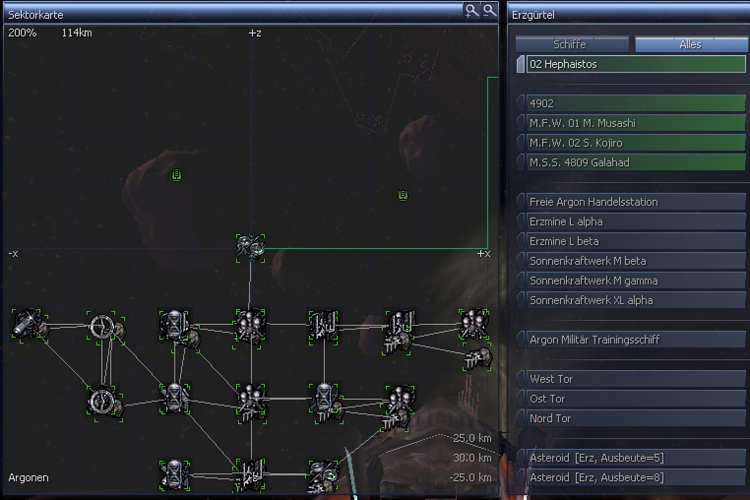Switch to the Alles tab
Image resolution: width=750 pixels, height=500 pixels.
[x=689, y=44]
